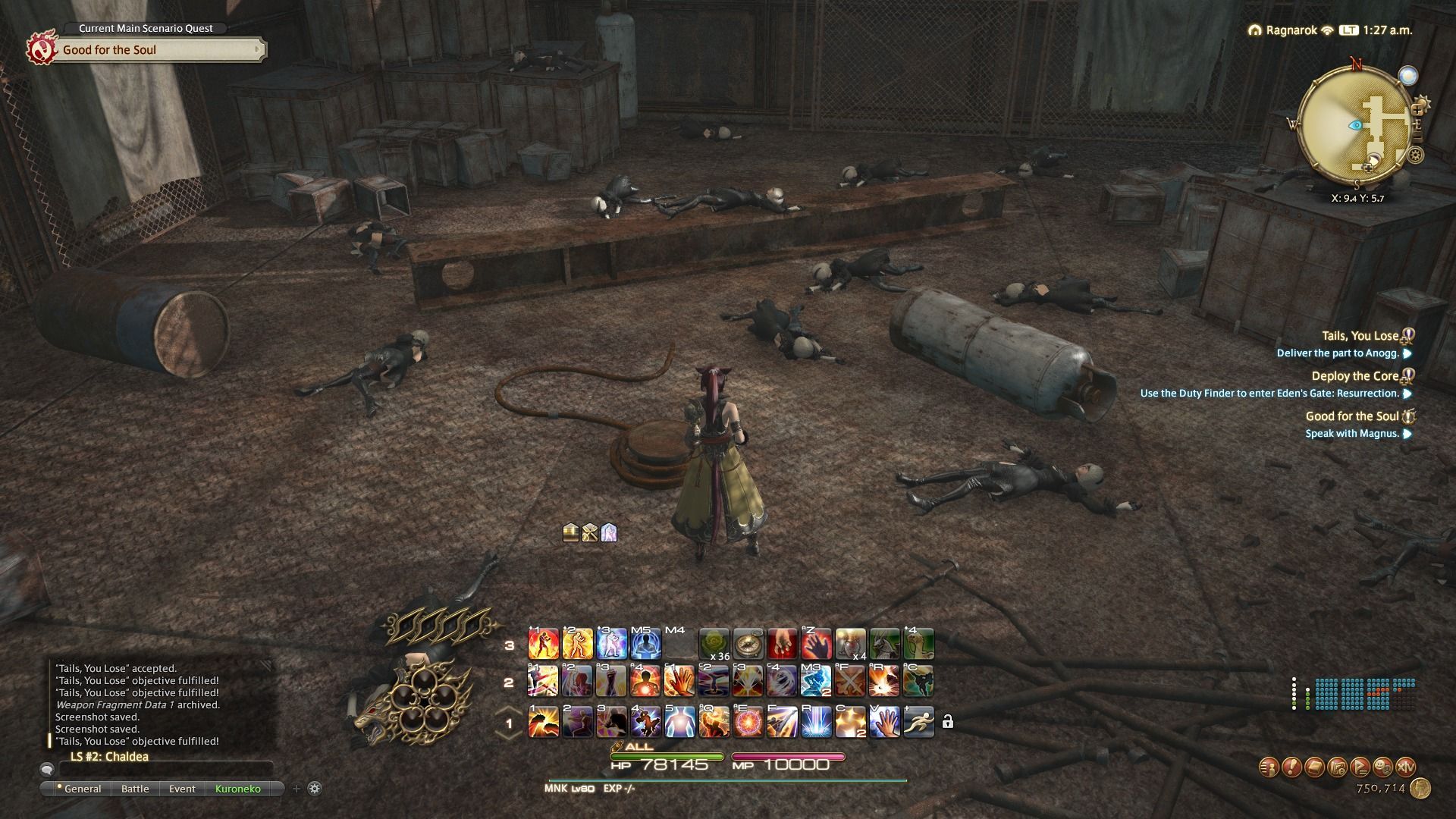Click the Sprint running-figure action

(x=918, y=721)
